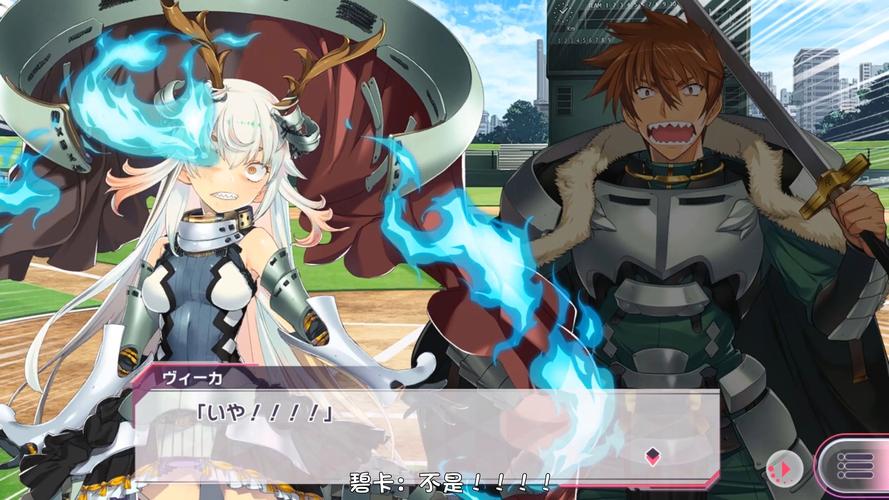The width and height of the screenshot is (889, 500).
Task: Click the diamond continue indicator
Action: pos(652,457)
